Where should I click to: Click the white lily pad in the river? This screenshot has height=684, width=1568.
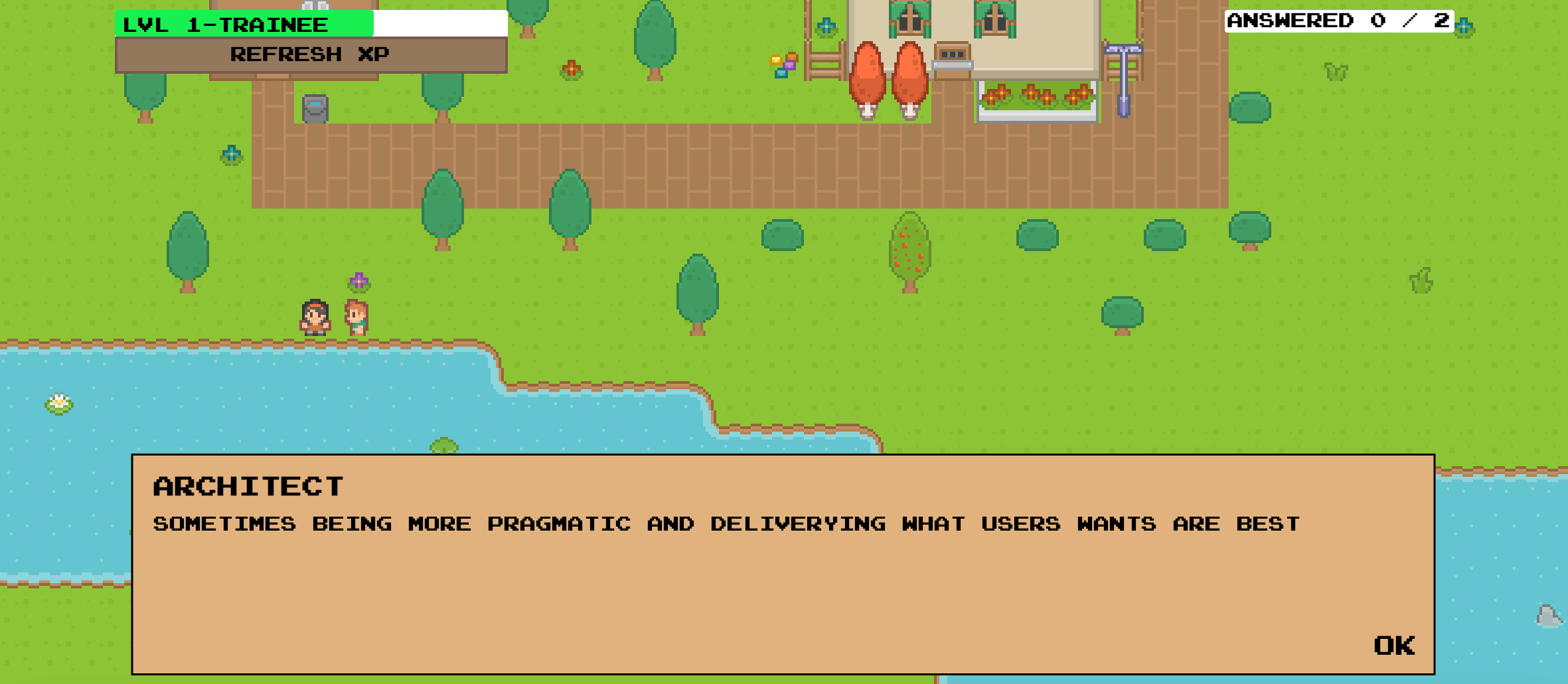pyautogui.click(x=58, y=403)
